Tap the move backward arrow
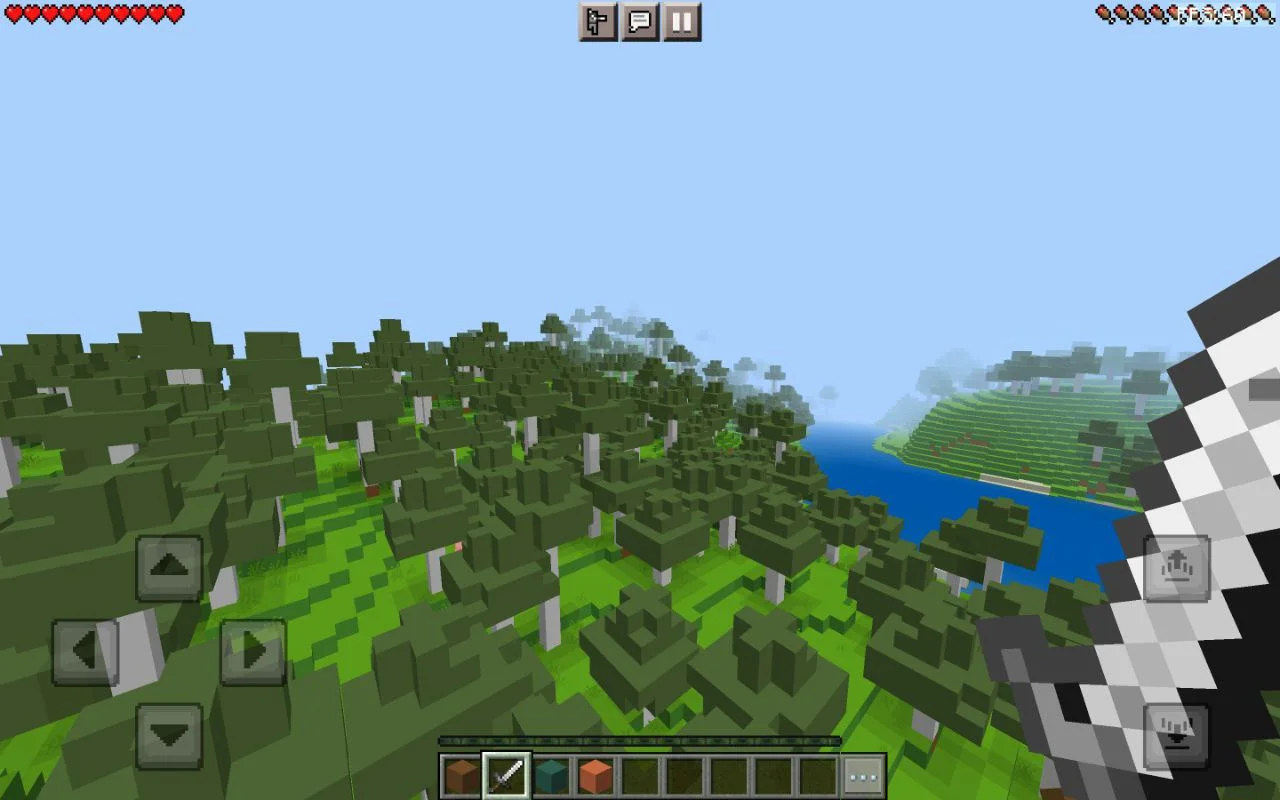This screenshot has height=800, width=1280. [169, 736]
